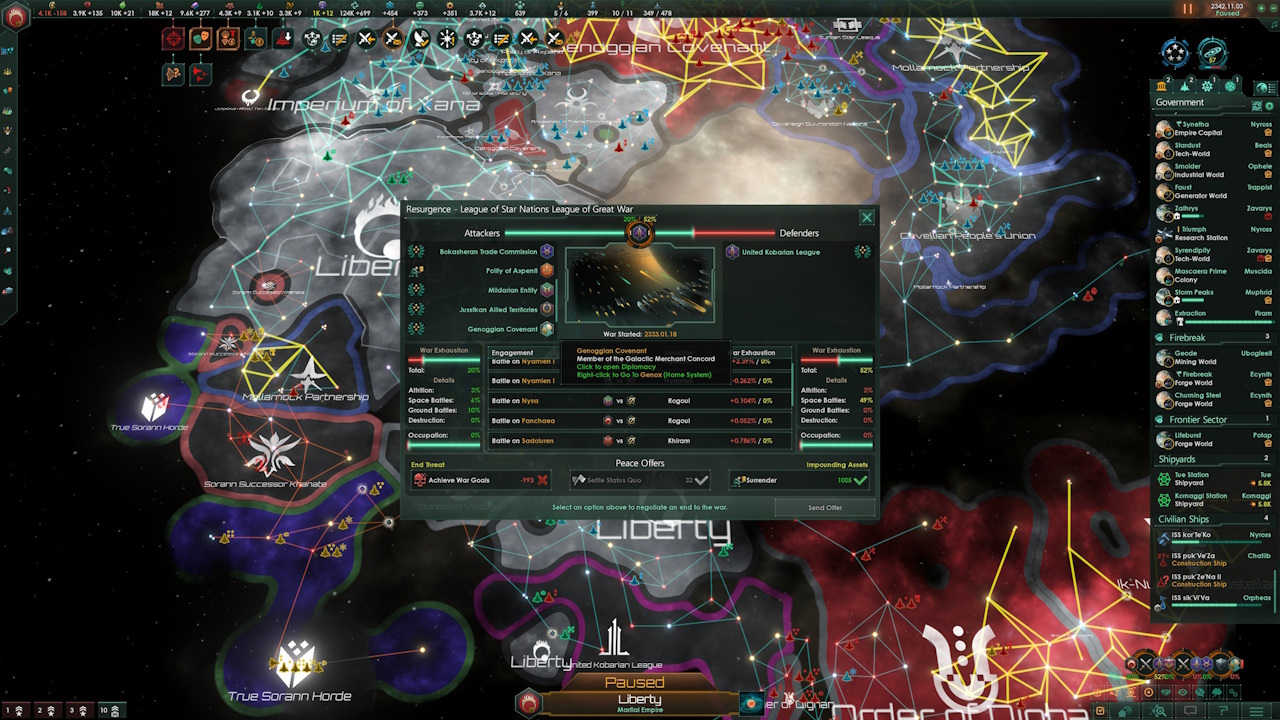The width and height of the screenshot is (1280, 720).
Task: Collapse the Firebreak sector in the outliner
Action: tap(1190, 337)
